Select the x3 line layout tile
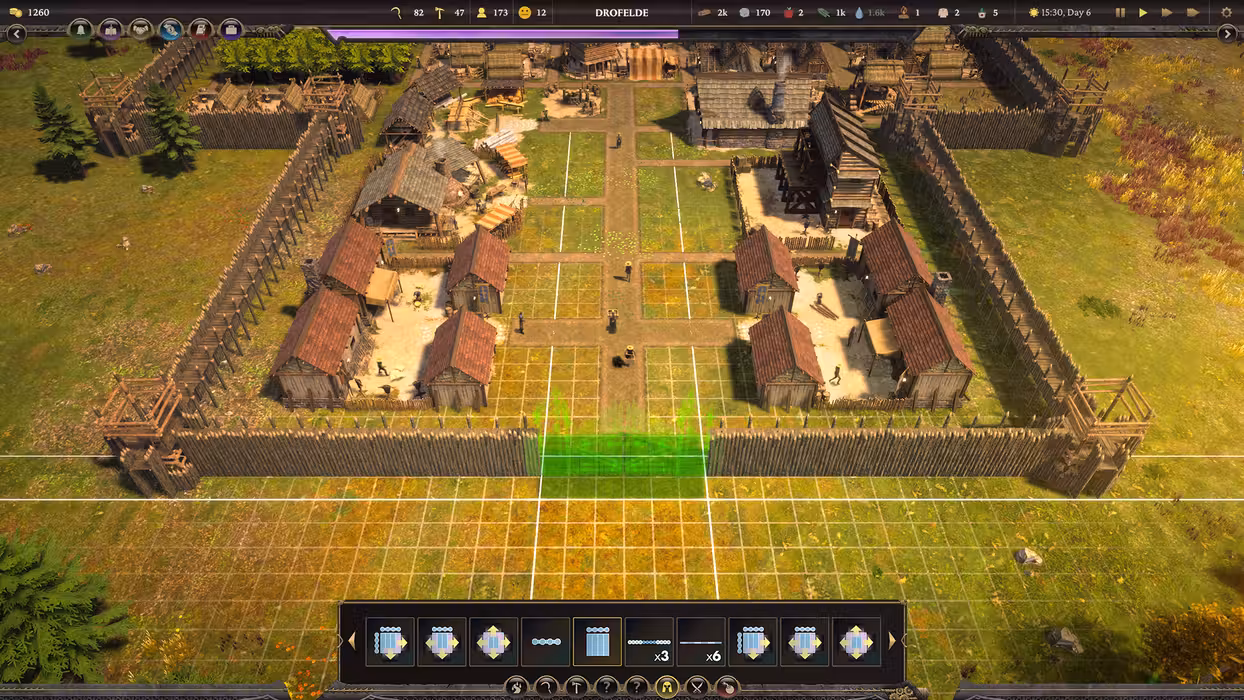The width and height of the screenshot is (1244, 700). click(x=649, y=641)
